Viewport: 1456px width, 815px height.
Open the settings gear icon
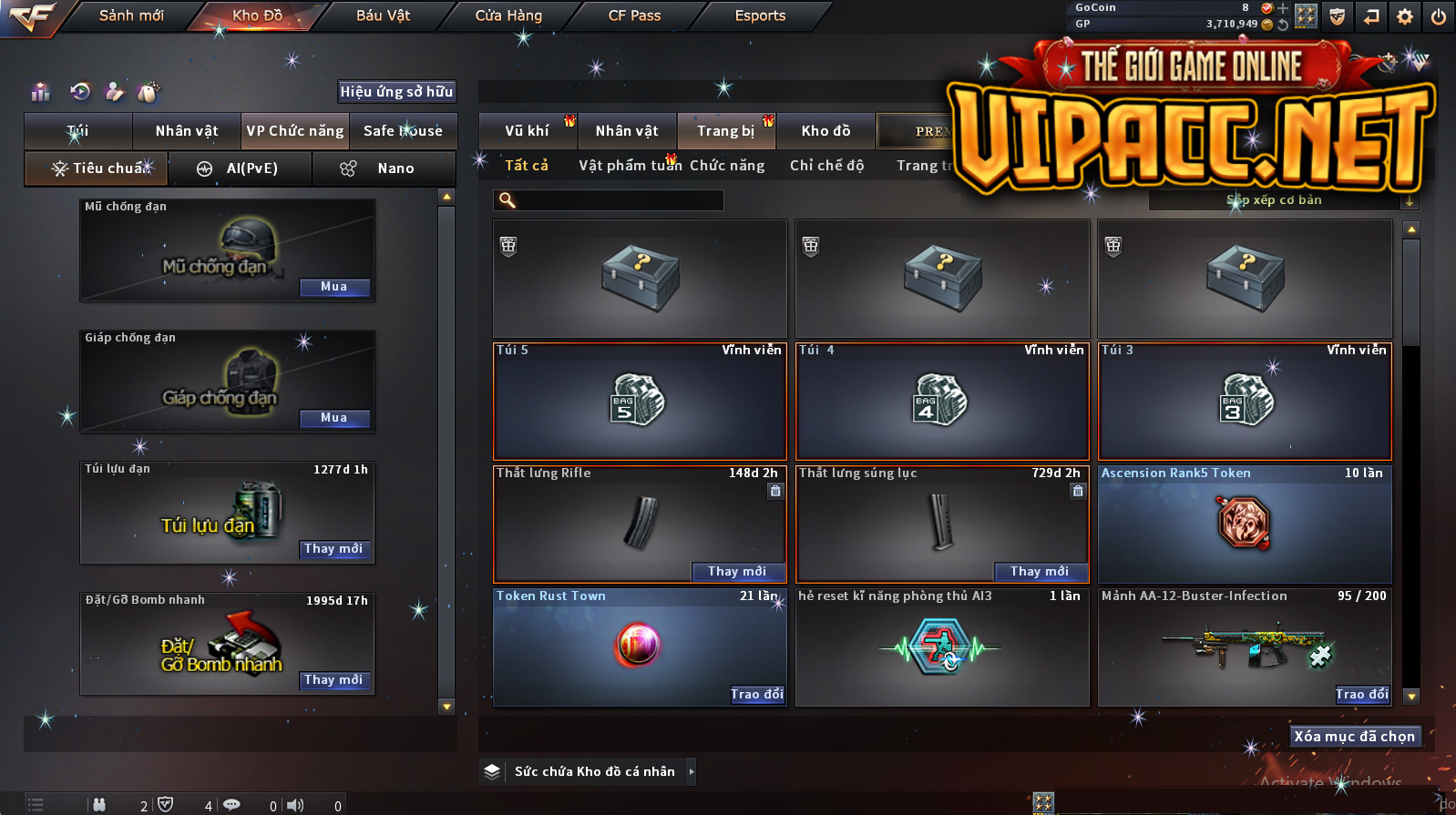click(1405, 16)
